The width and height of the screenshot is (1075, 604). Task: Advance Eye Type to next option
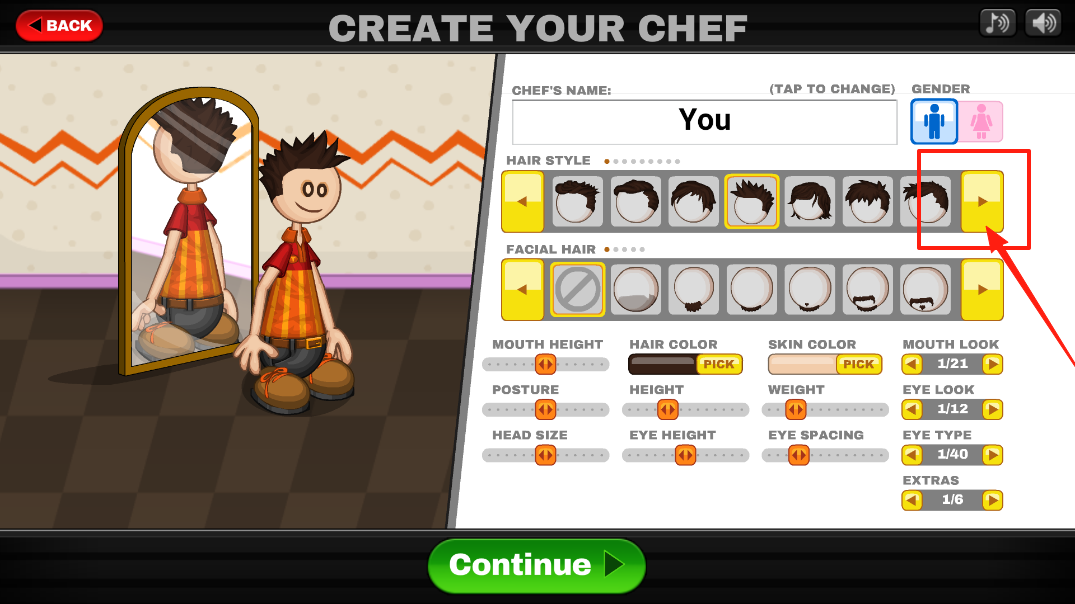click(x=992, y=455)
